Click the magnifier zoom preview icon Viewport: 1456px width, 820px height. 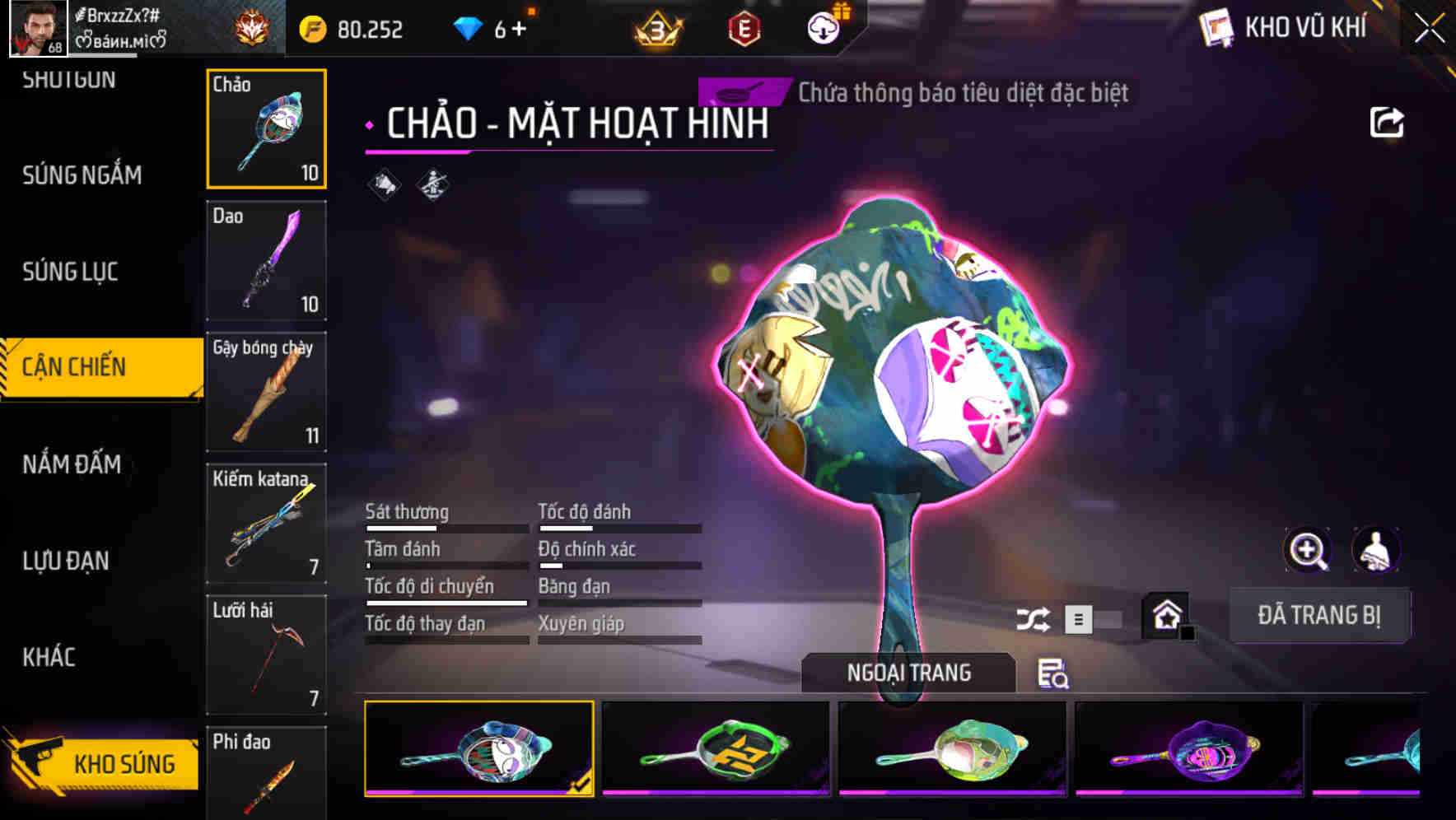pos(1307,550)
